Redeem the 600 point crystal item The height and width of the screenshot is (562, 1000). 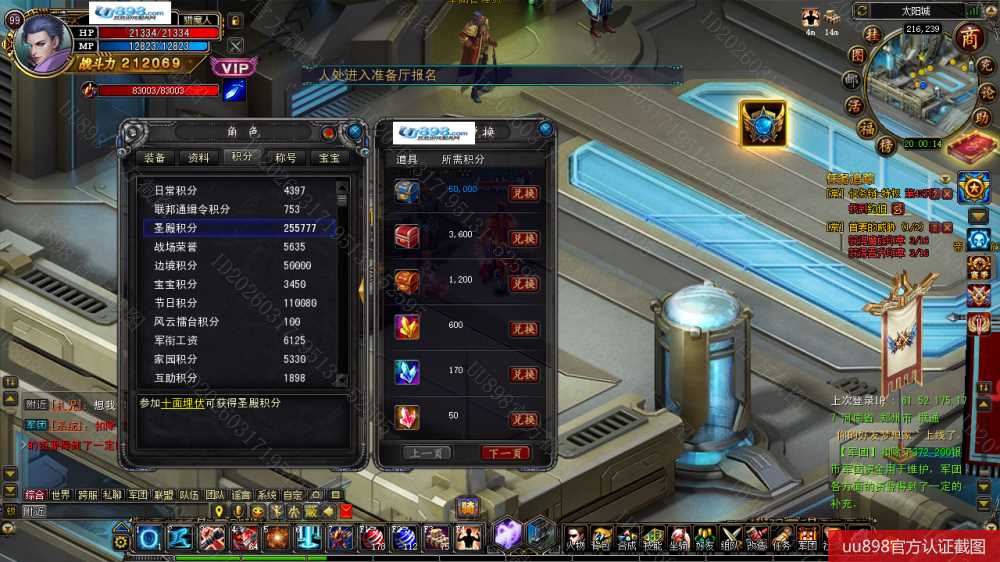click(524, 329)
